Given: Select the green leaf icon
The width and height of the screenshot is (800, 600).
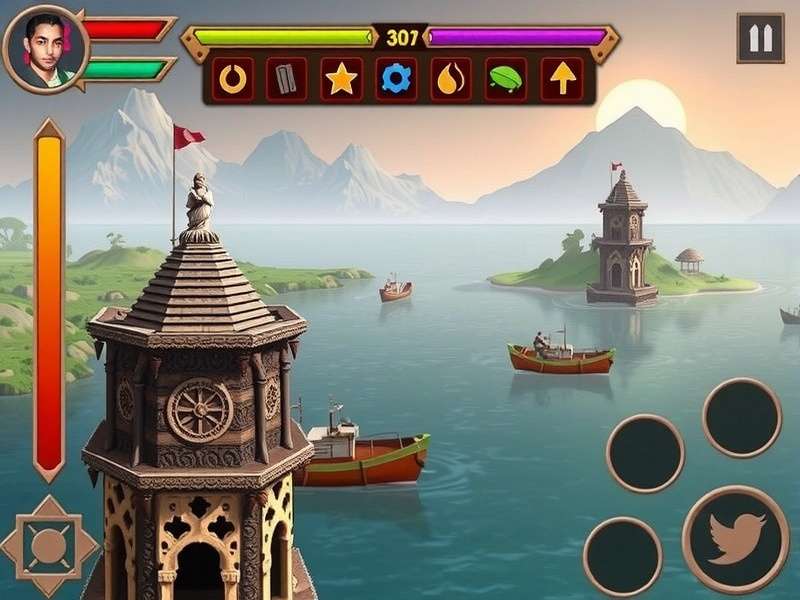Looking at the screenshot, I should pos(506,79).
